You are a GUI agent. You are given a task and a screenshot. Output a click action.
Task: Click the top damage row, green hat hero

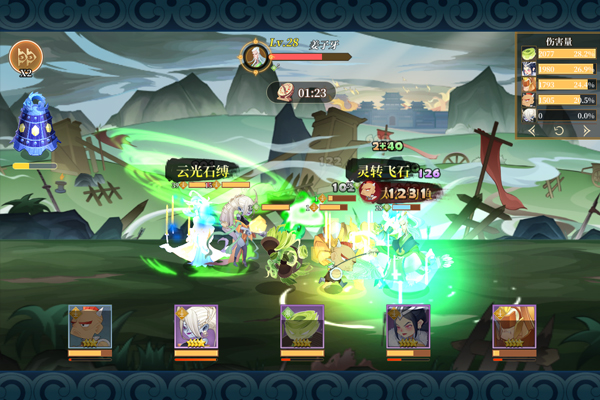click(559, 54)
